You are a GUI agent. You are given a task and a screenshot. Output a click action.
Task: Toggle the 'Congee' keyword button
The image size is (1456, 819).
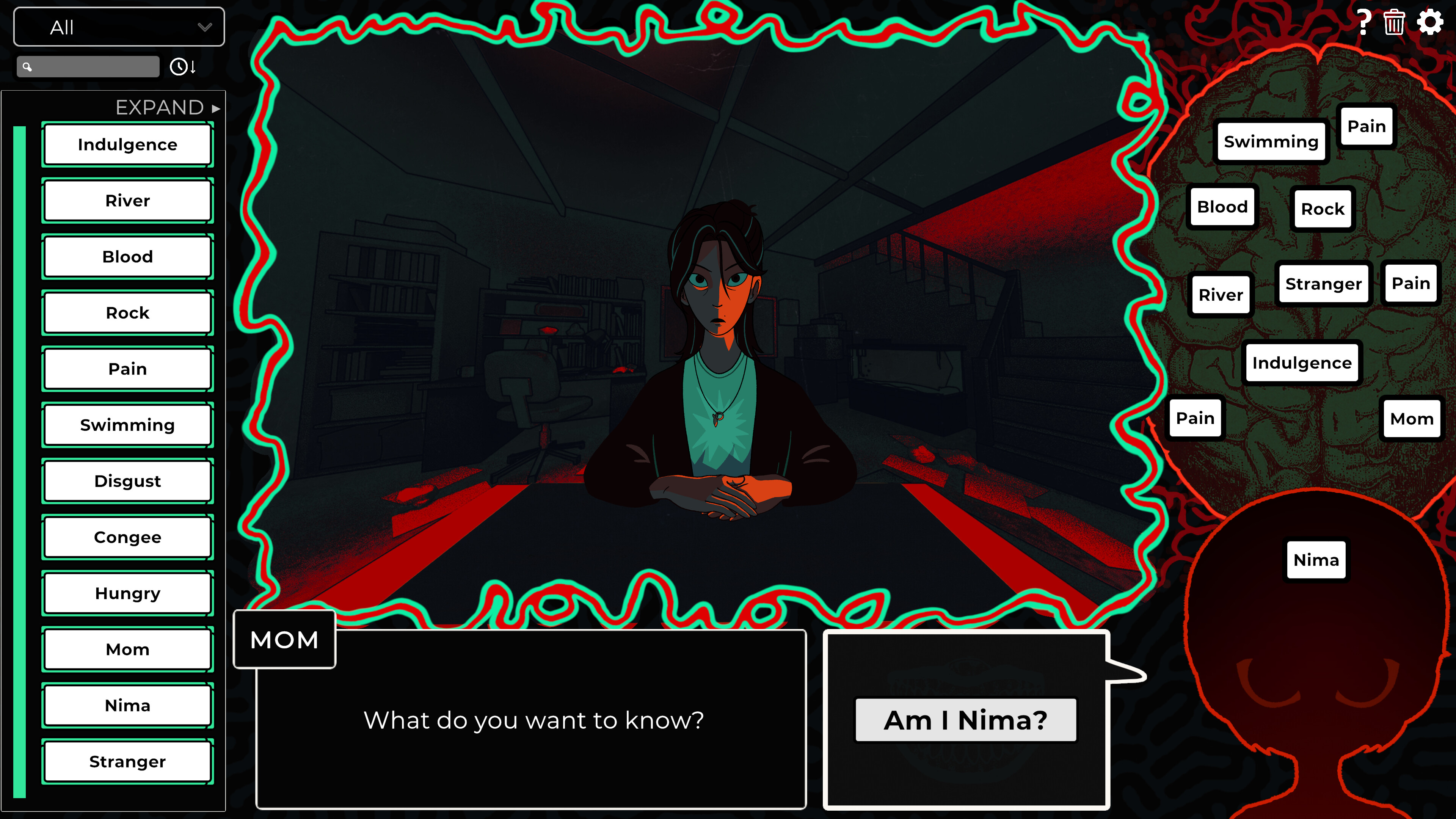point(127,537)
